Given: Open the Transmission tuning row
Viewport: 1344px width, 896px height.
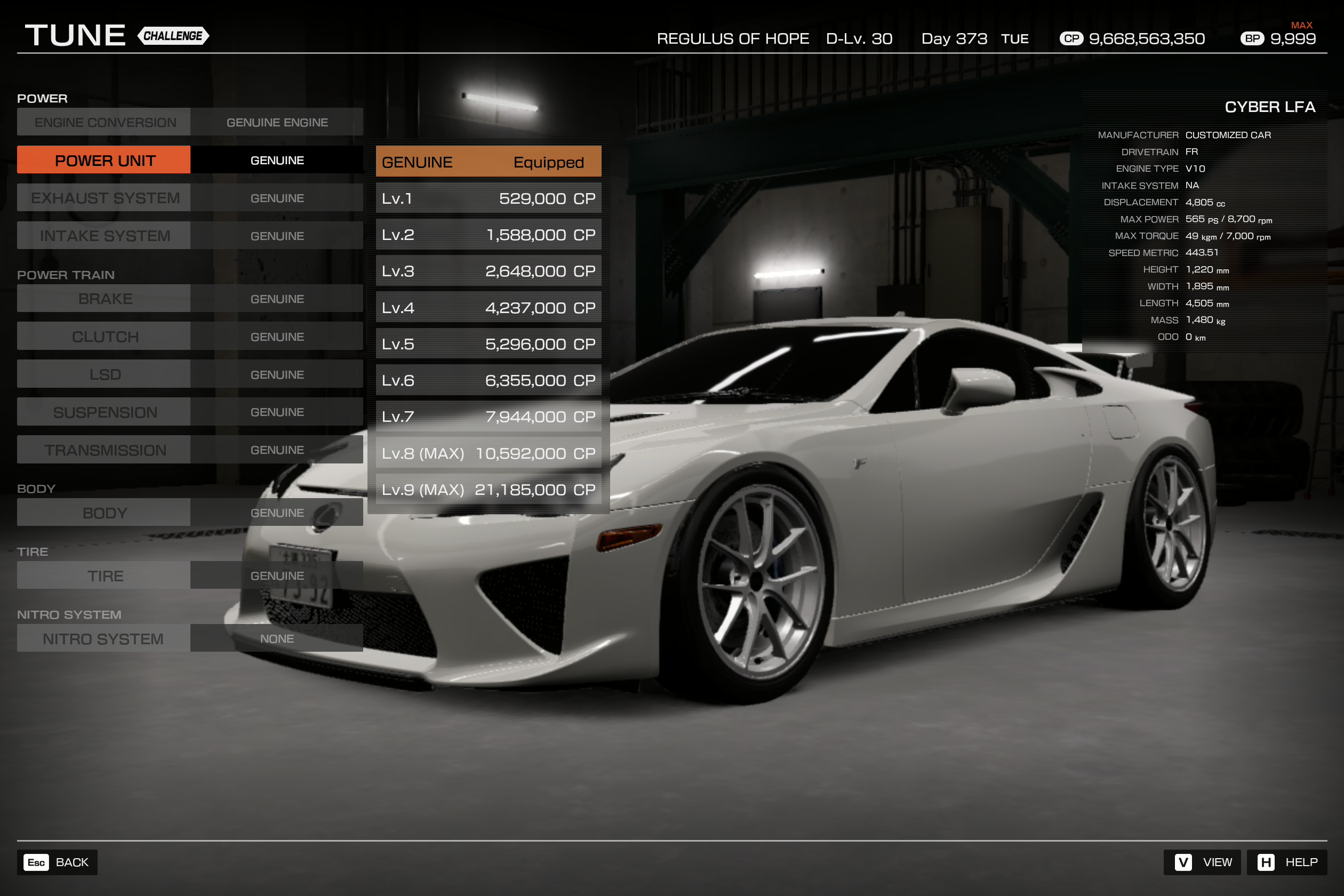Looking at the screenshot, I should click(105, 450).
